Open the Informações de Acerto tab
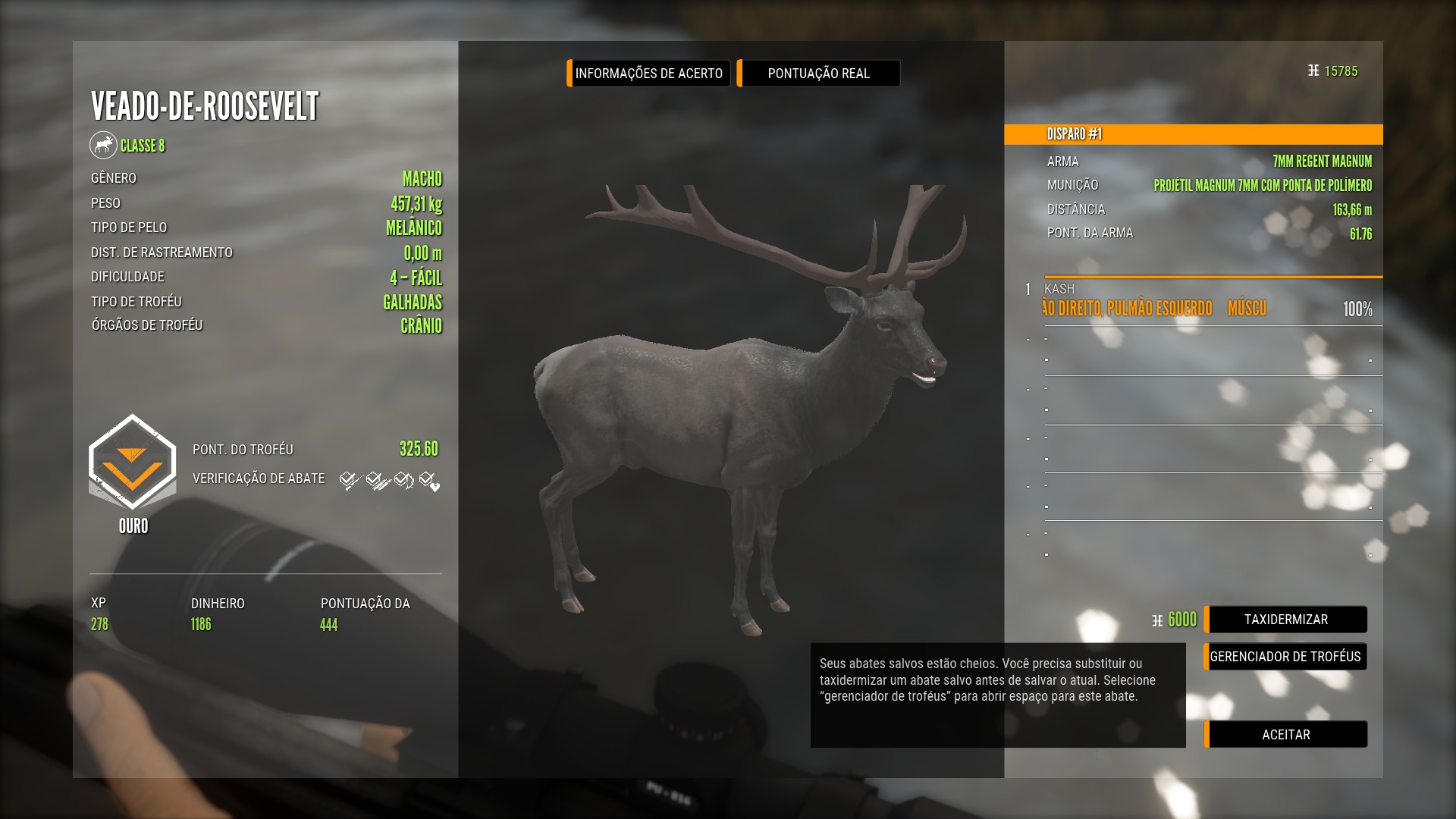 (x=648, y=74)
